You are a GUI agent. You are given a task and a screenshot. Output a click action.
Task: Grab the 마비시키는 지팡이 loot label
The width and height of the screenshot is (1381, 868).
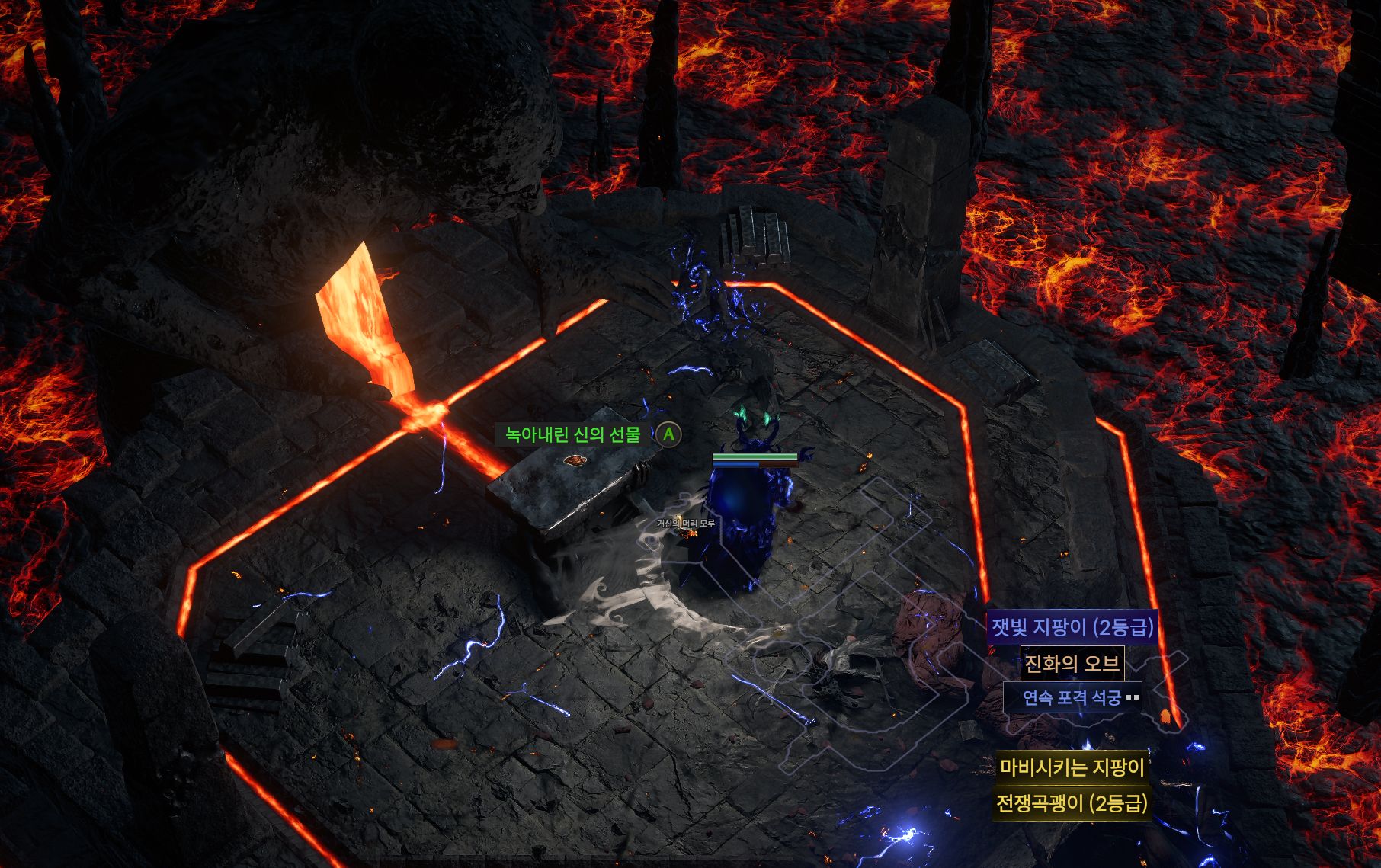click(1072, 767)
